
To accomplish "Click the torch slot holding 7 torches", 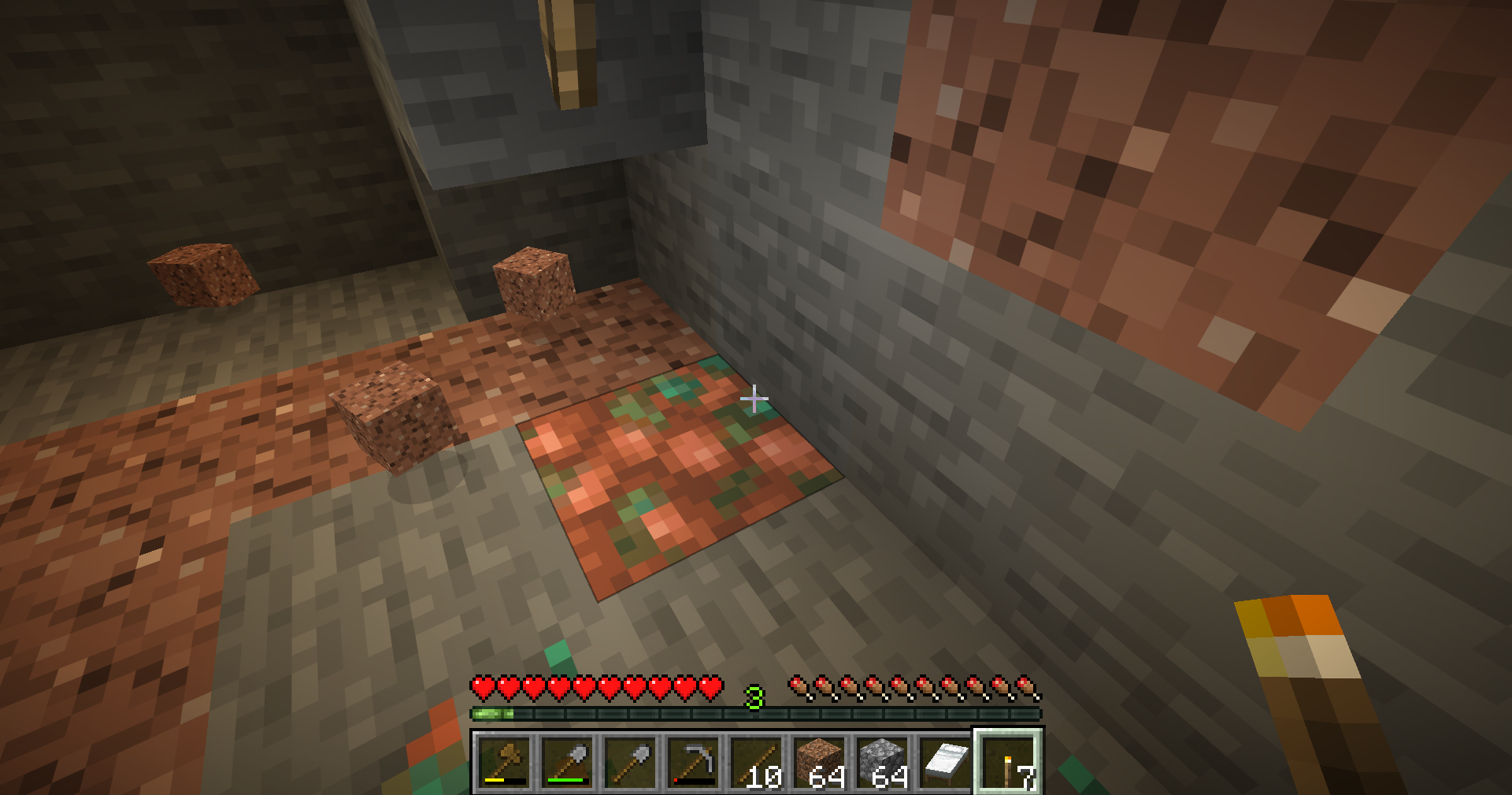I will (1009, 762).
